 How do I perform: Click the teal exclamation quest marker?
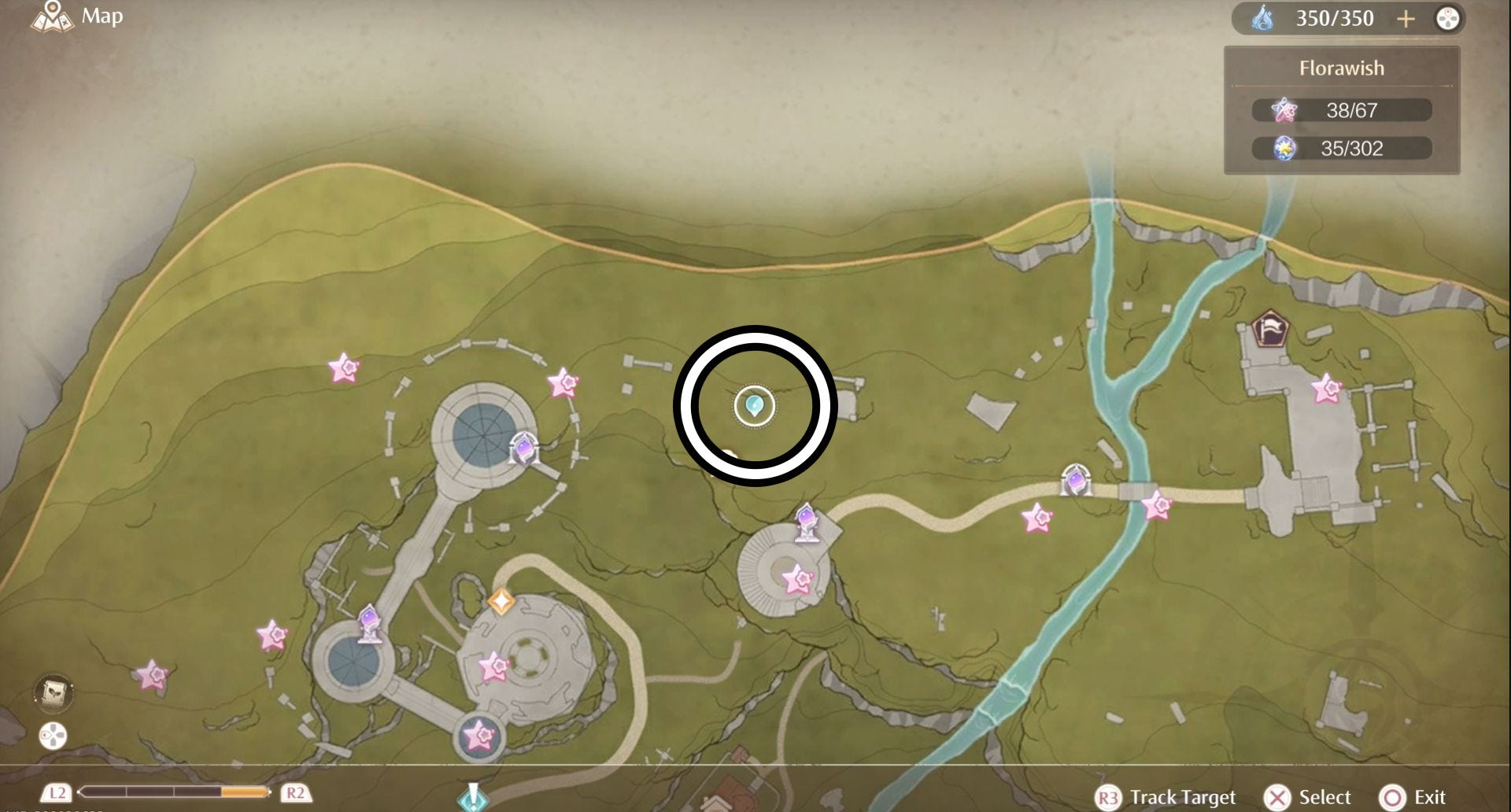pyautogui.click(x=473, y=796)
